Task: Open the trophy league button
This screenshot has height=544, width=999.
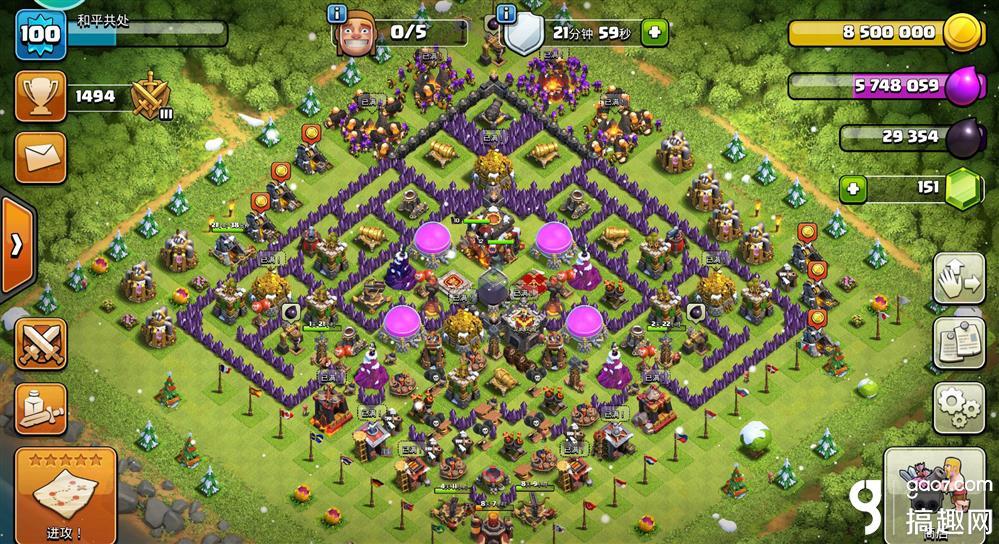Action: (41, 97)
